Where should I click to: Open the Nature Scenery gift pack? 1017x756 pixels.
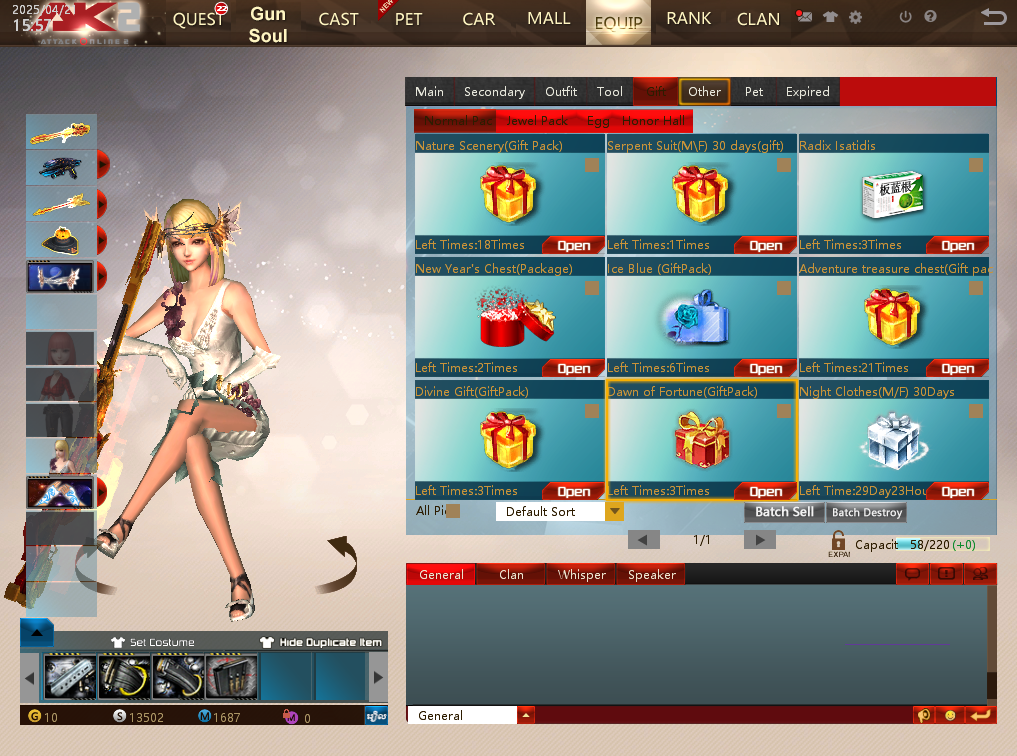[573, 245]
